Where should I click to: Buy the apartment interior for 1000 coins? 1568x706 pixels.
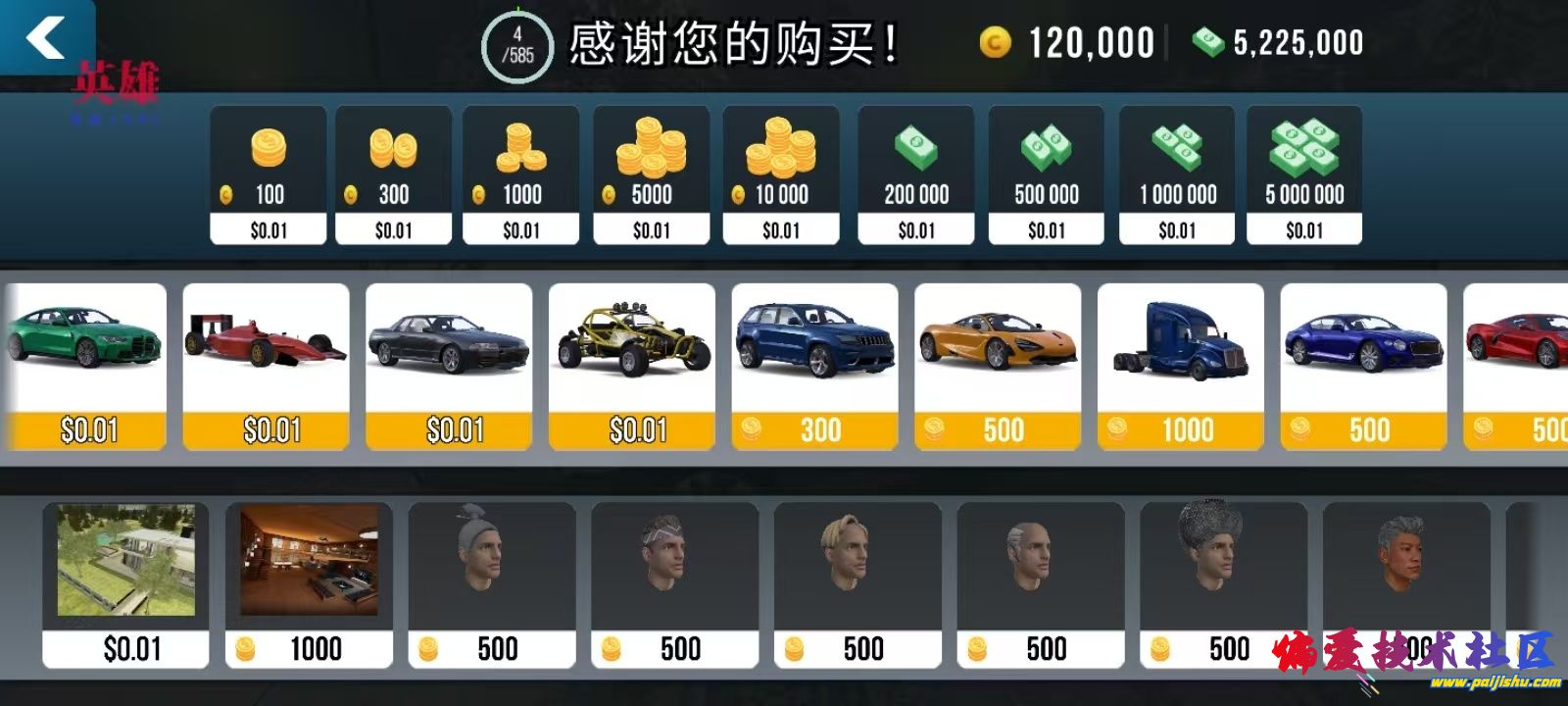tap(309, 579)
